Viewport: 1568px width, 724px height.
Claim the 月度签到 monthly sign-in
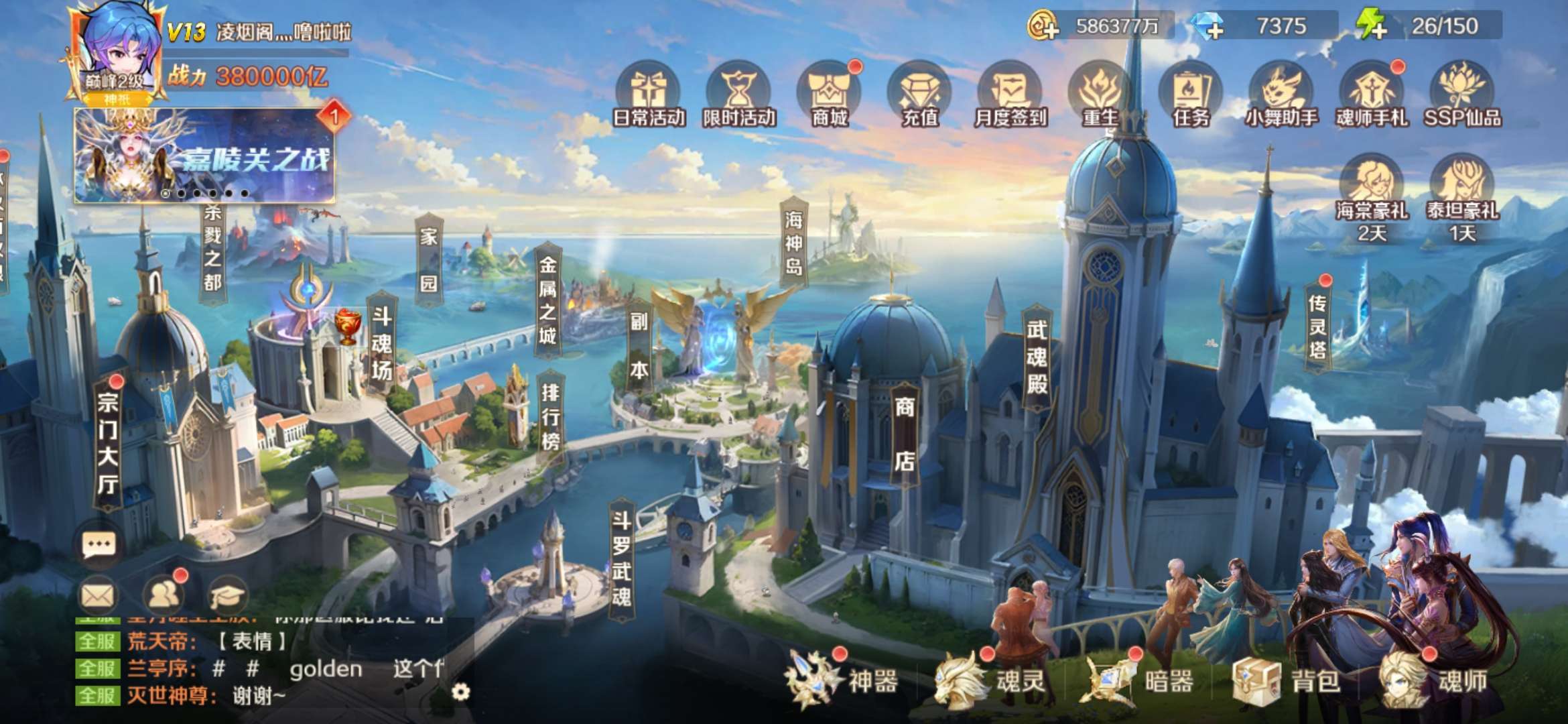pyautogui.click(x=1010, y=94)
